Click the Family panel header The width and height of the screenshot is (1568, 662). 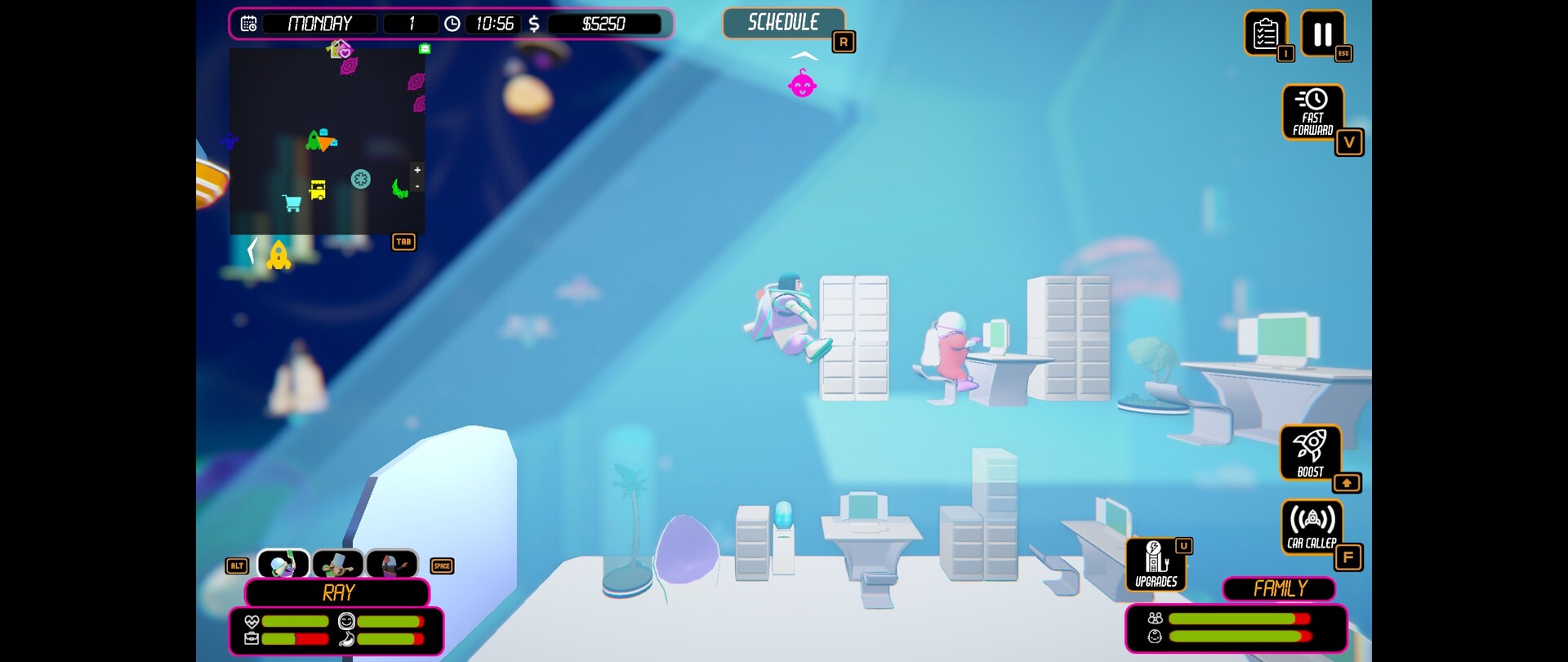click(x=1279, y=588)
